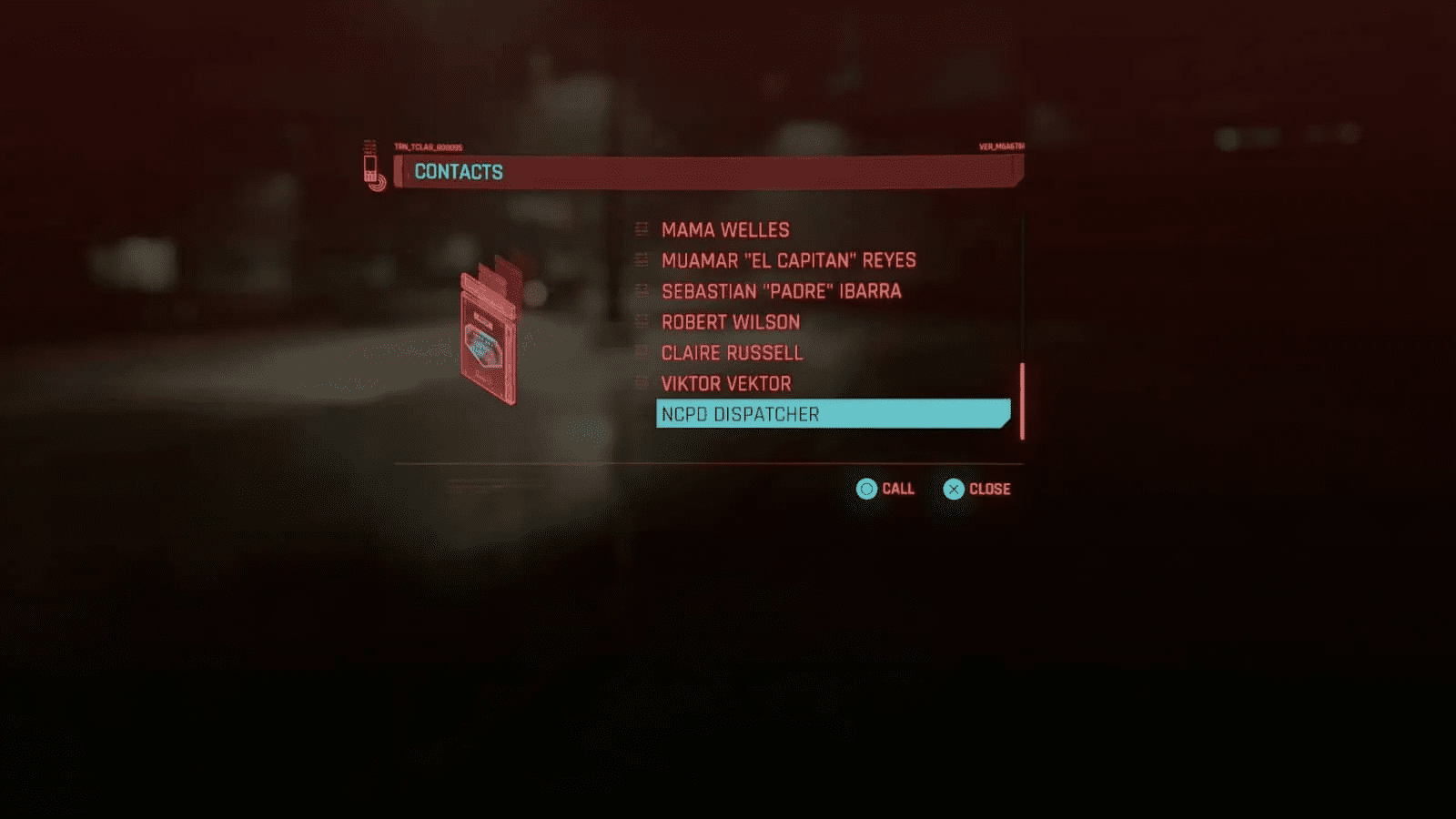Viewport: 1456px width, 819px height.
Task: Highlight Viktor Vektor in the contacts list
Action: [725, 383]
